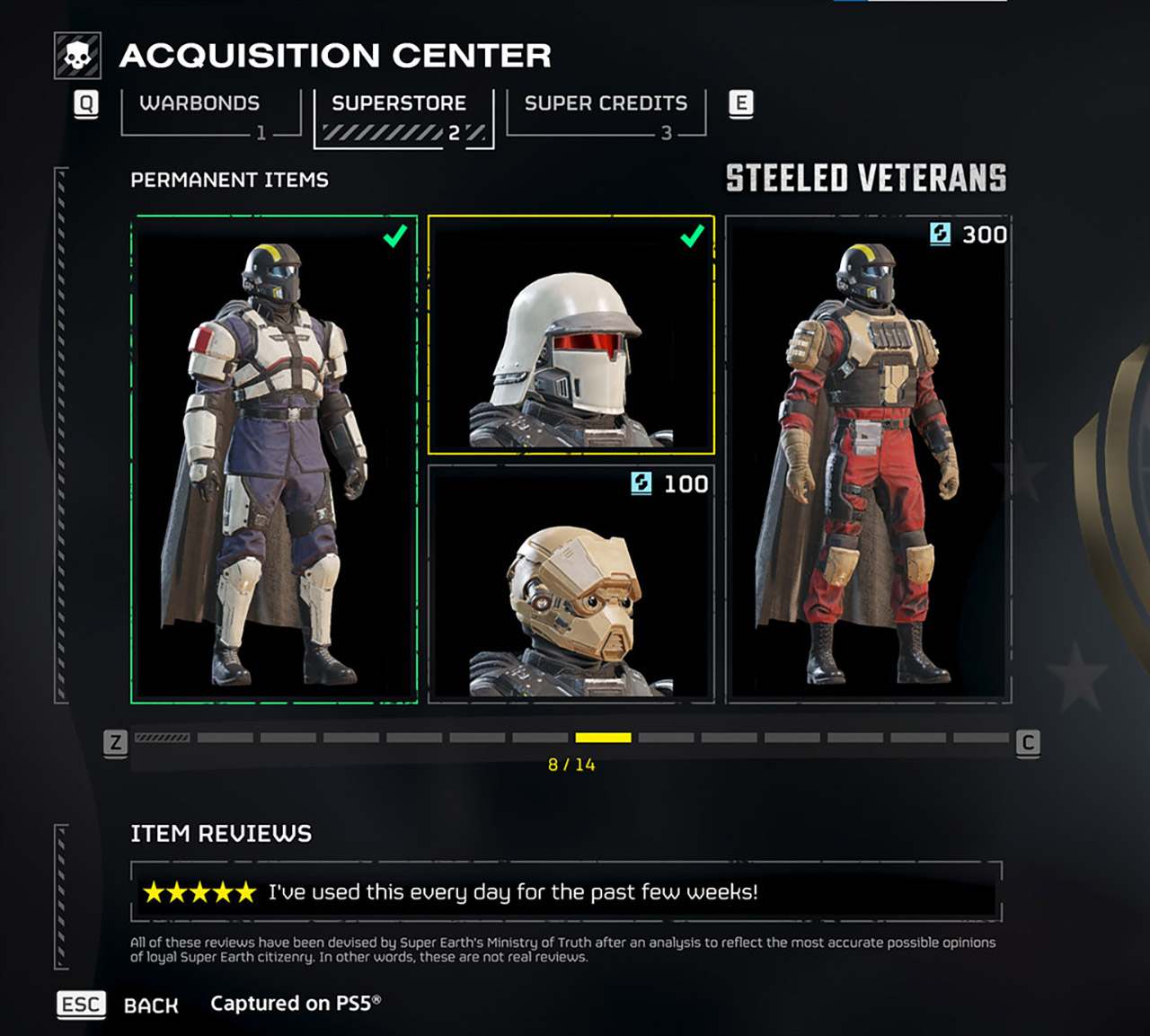
Task: Click the Steeled Veterans heading
Action: click(x=865, y=177)
